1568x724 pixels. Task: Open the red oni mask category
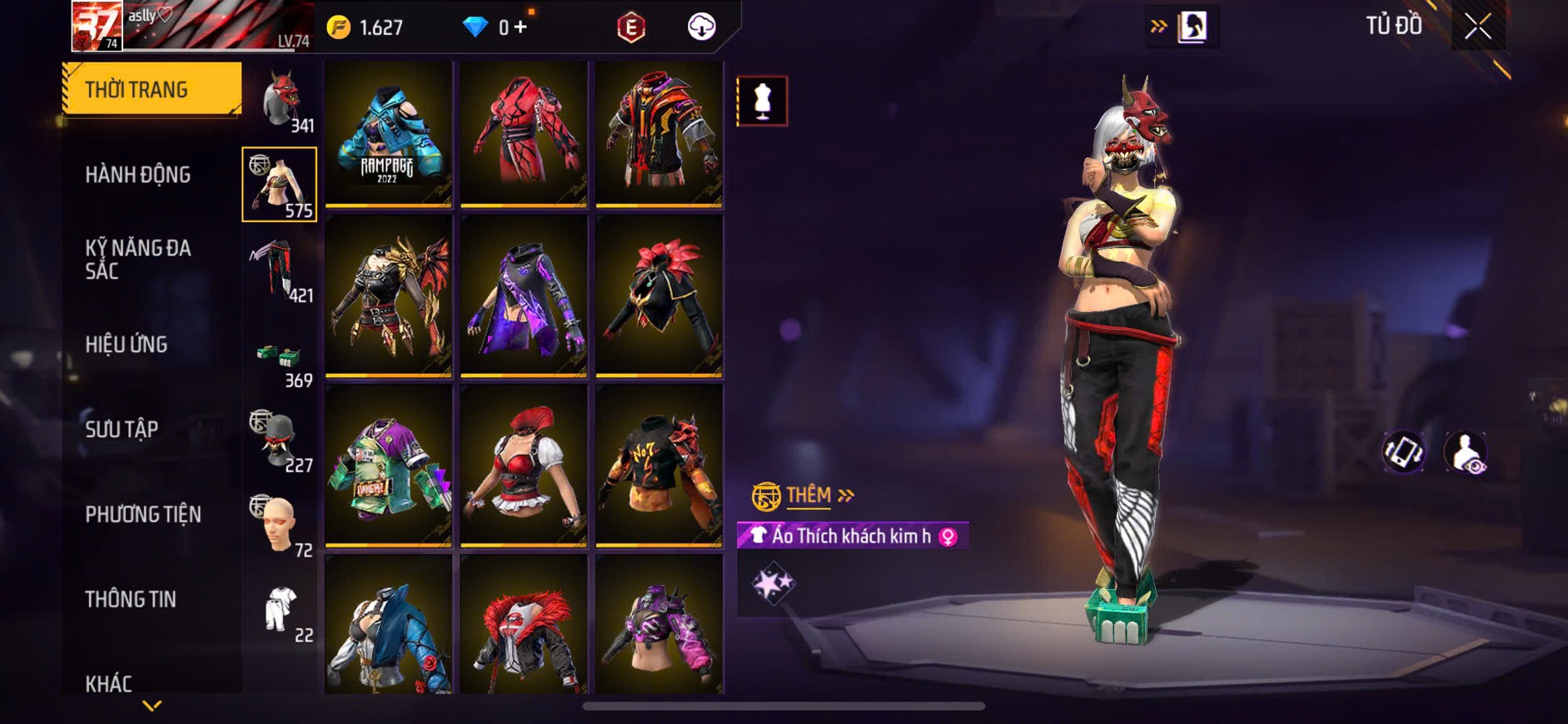pyautogui.click(x=281, y=101)
